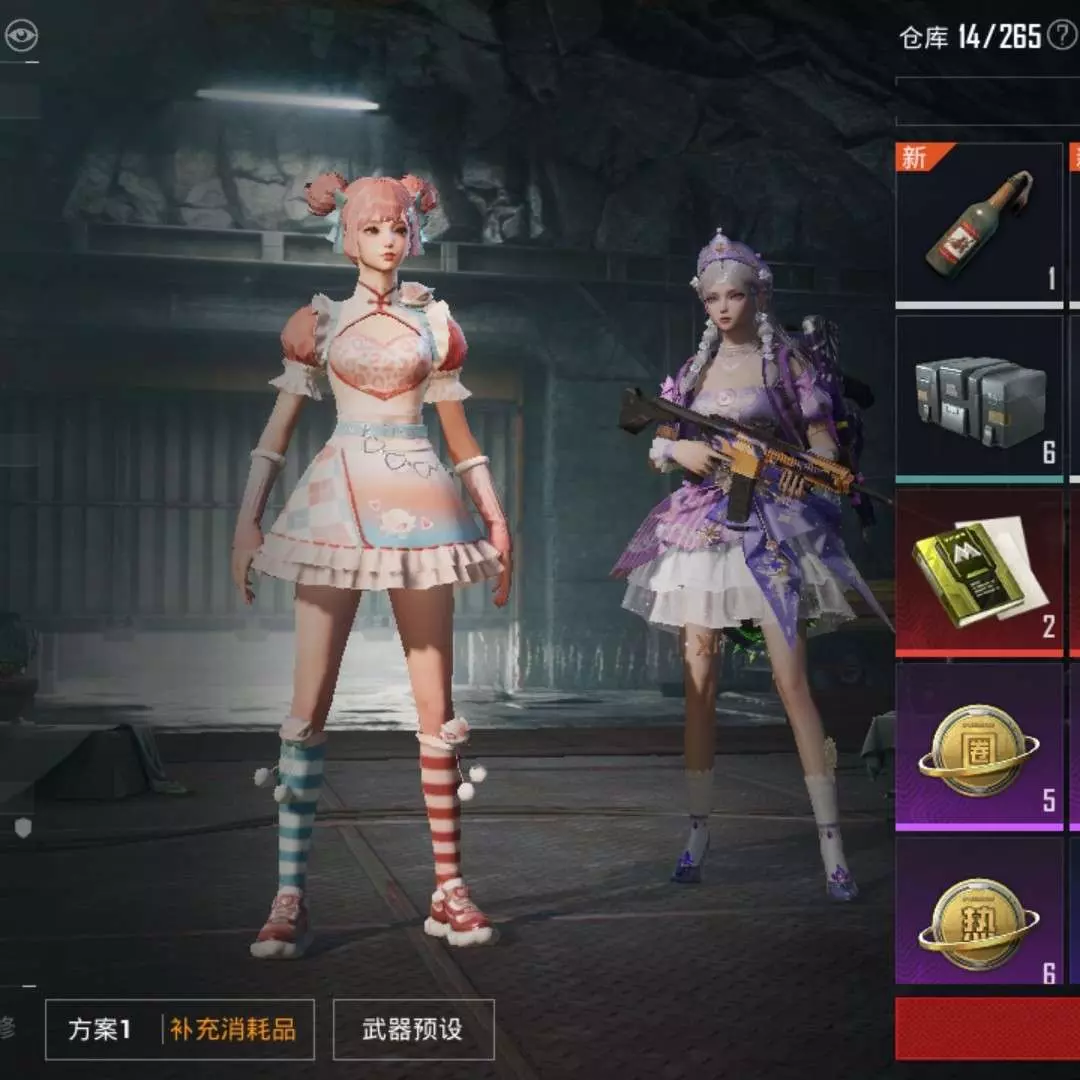Open the warehouse capacity help question mark
Viewport: 1080px width, 1080px height.
(1060, 38)
